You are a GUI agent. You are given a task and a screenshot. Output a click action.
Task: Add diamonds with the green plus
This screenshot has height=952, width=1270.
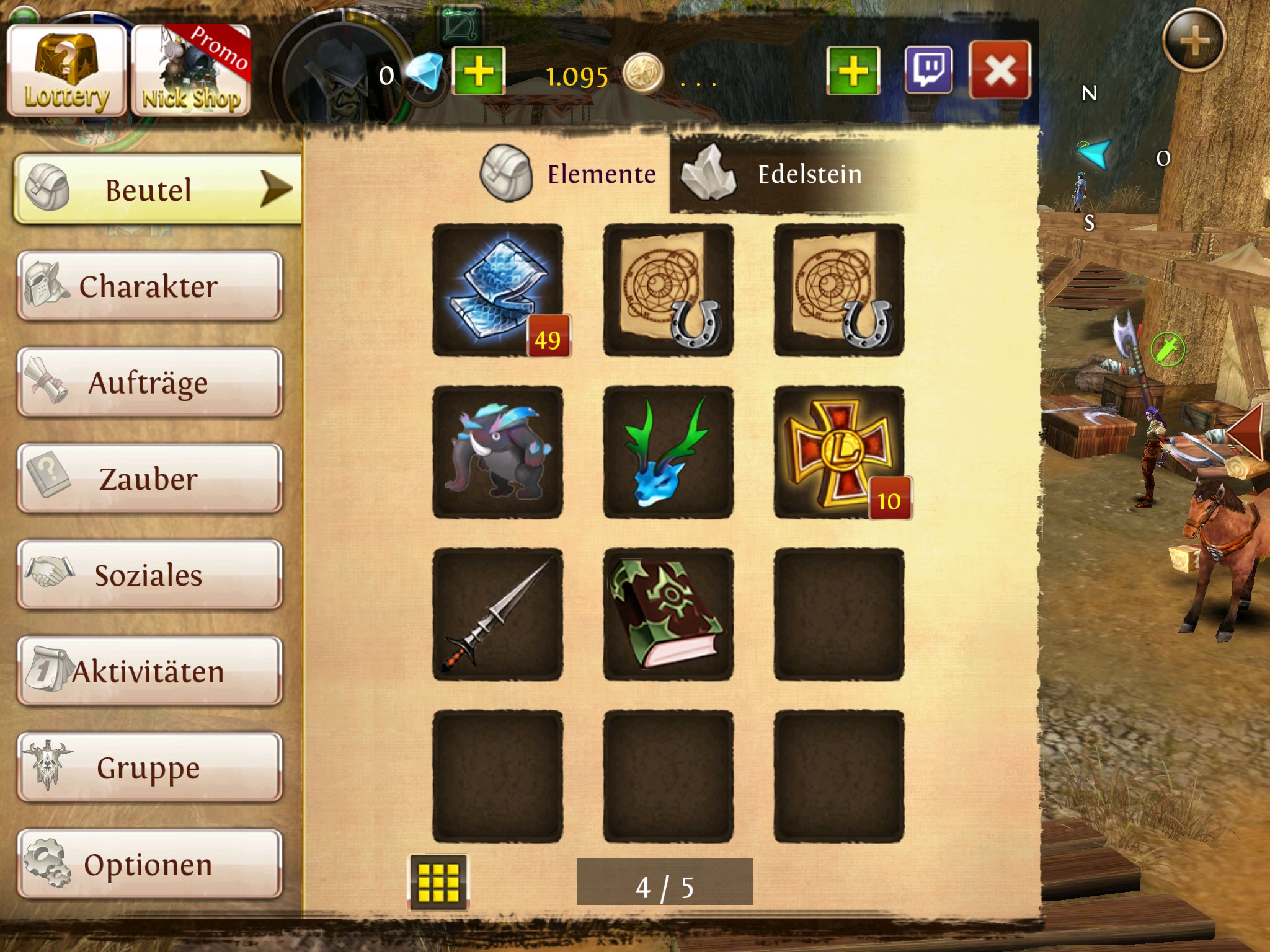tap(478, 71)
